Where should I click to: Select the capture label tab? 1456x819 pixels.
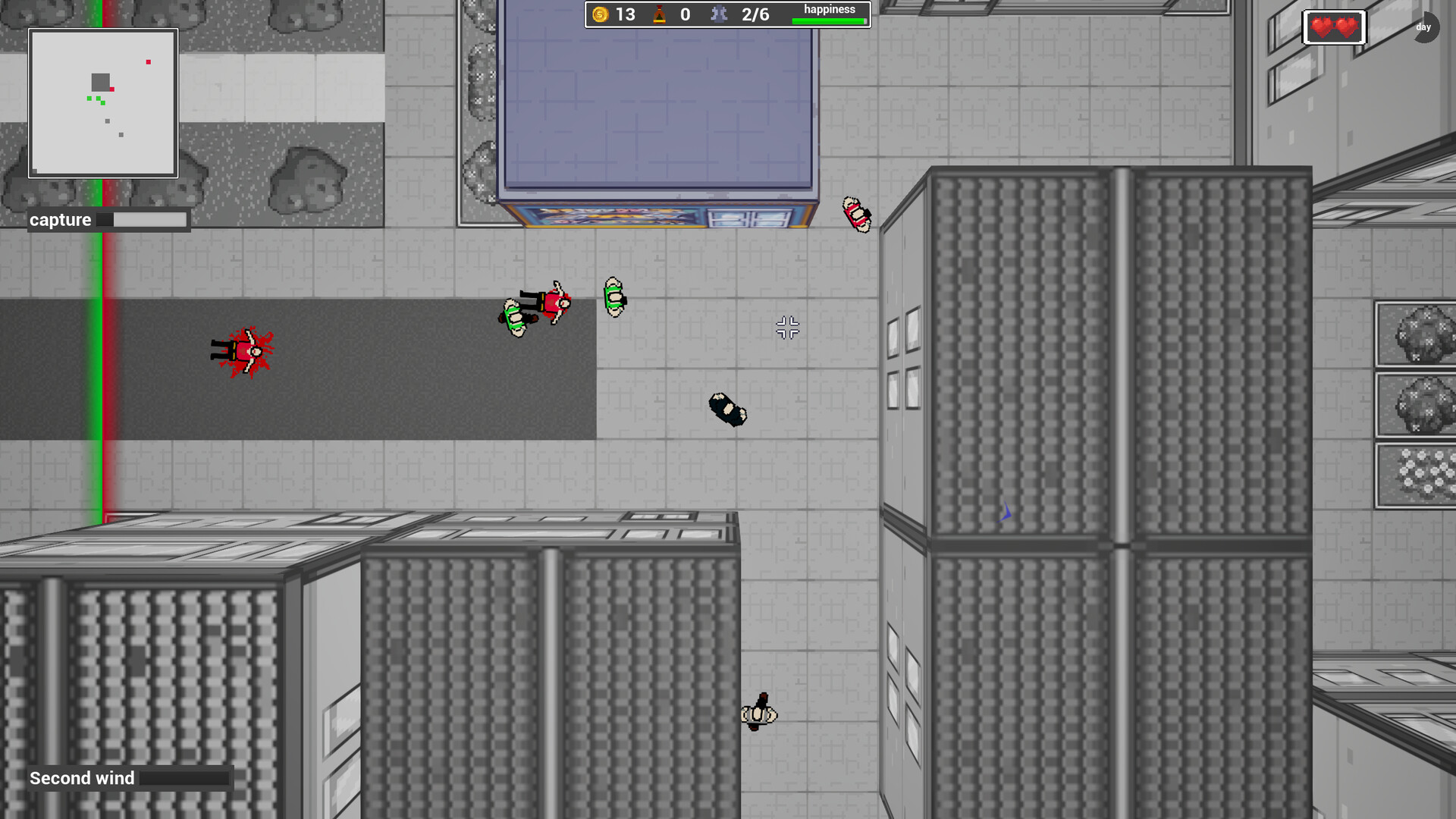(60, 219)
